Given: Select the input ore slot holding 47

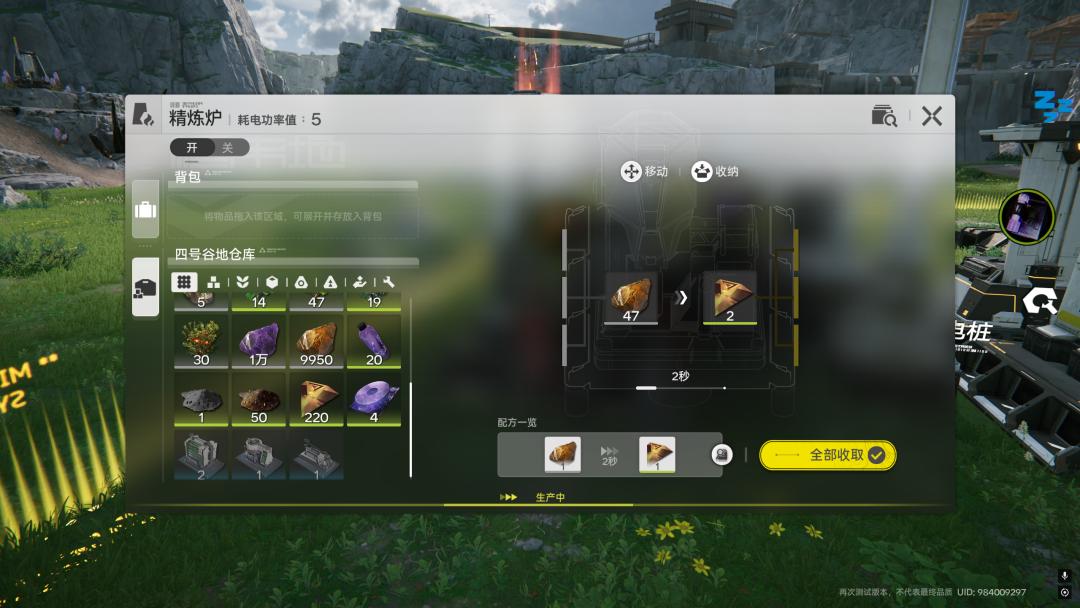Looking at the screenshot, I should [x=631, y=299].
